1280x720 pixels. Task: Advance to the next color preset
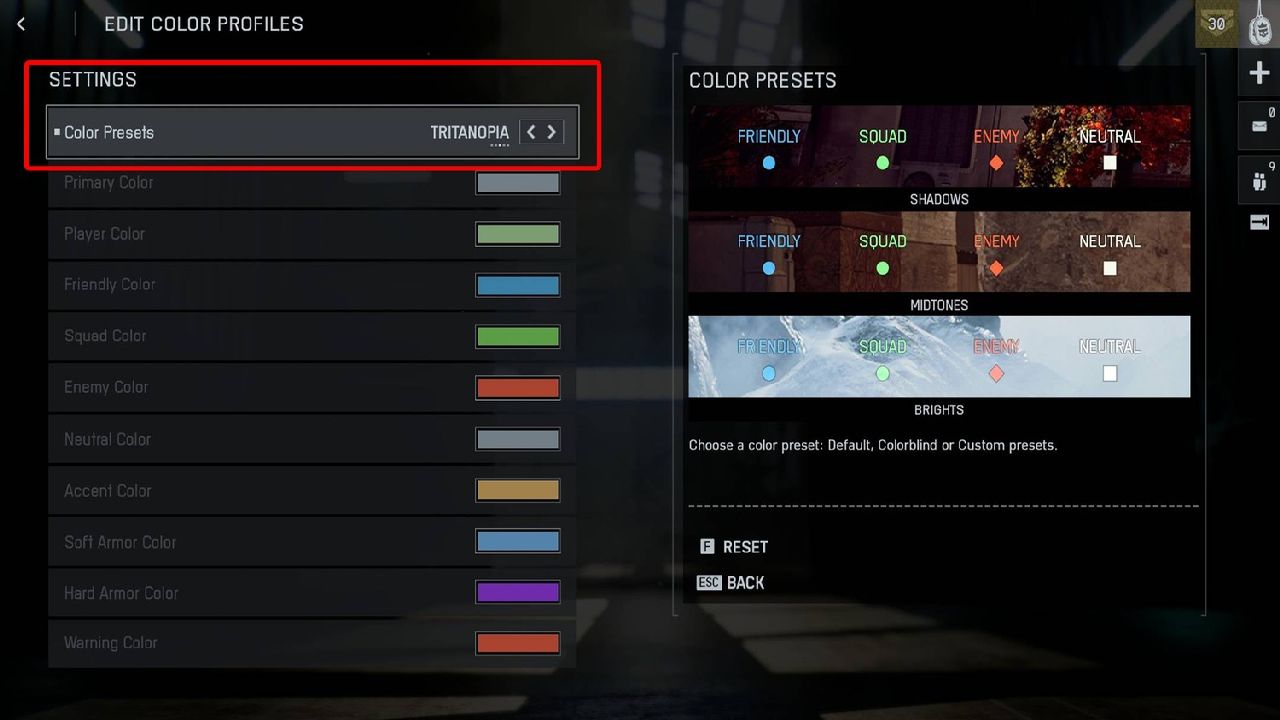[551, 132]
